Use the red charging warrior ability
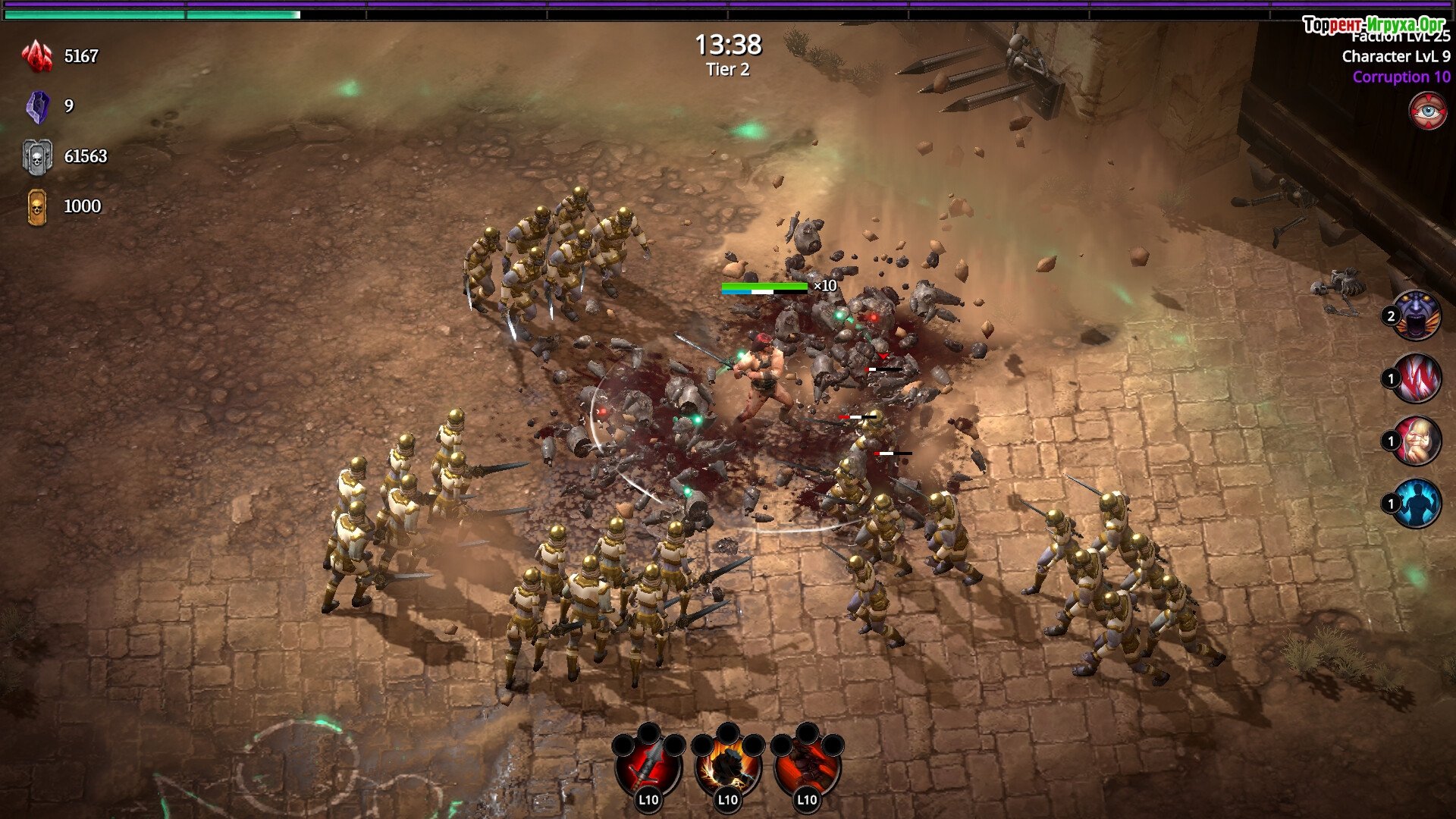This screenshot has width=1456, height=819. click(807, 766)
